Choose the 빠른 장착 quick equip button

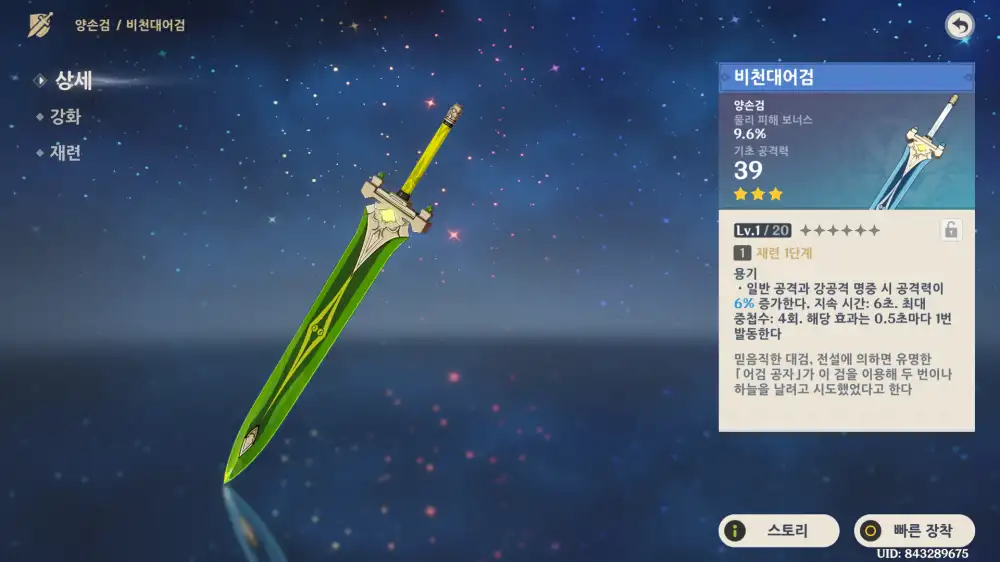coord(914,531)
